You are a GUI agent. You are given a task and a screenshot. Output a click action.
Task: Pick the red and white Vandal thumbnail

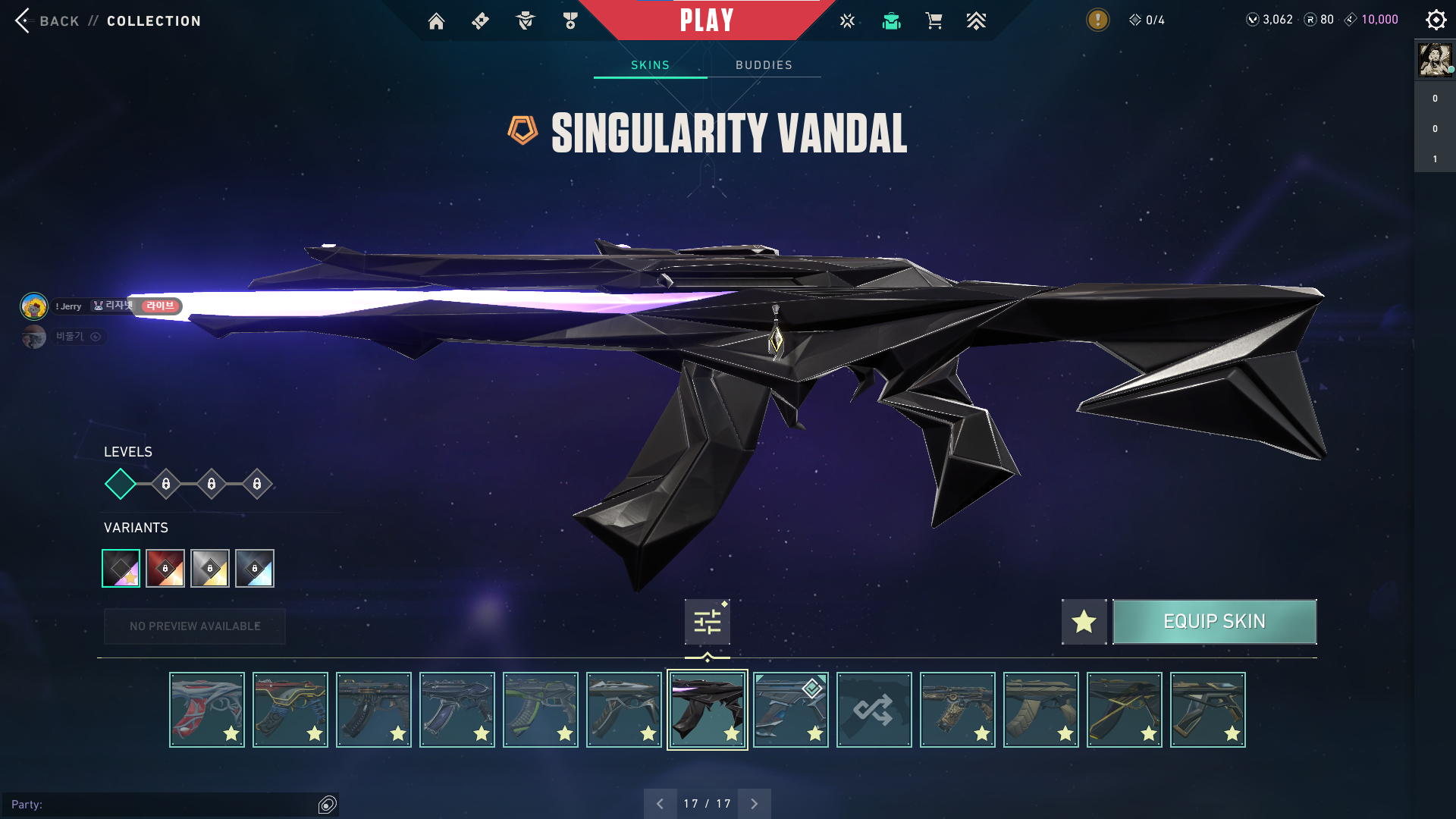click(207, 710)
